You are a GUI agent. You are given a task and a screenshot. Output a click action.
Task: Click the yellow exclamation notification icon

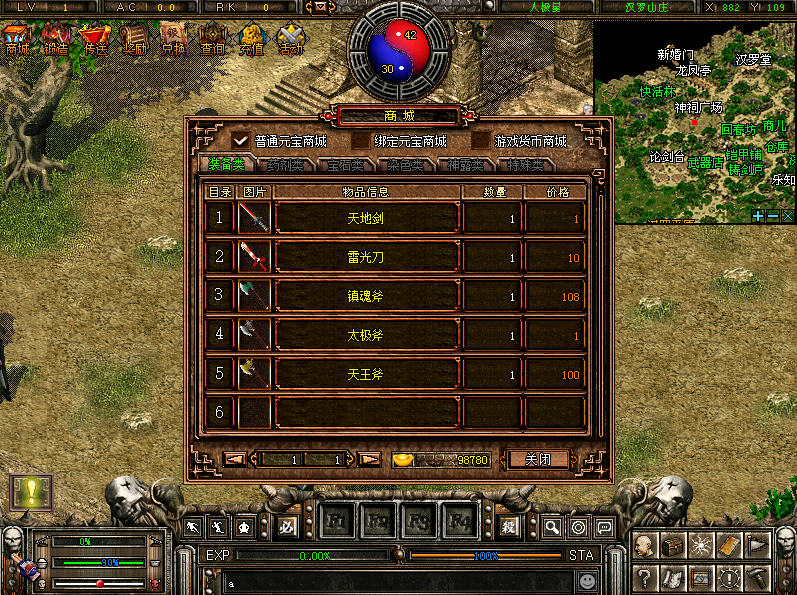31,492
